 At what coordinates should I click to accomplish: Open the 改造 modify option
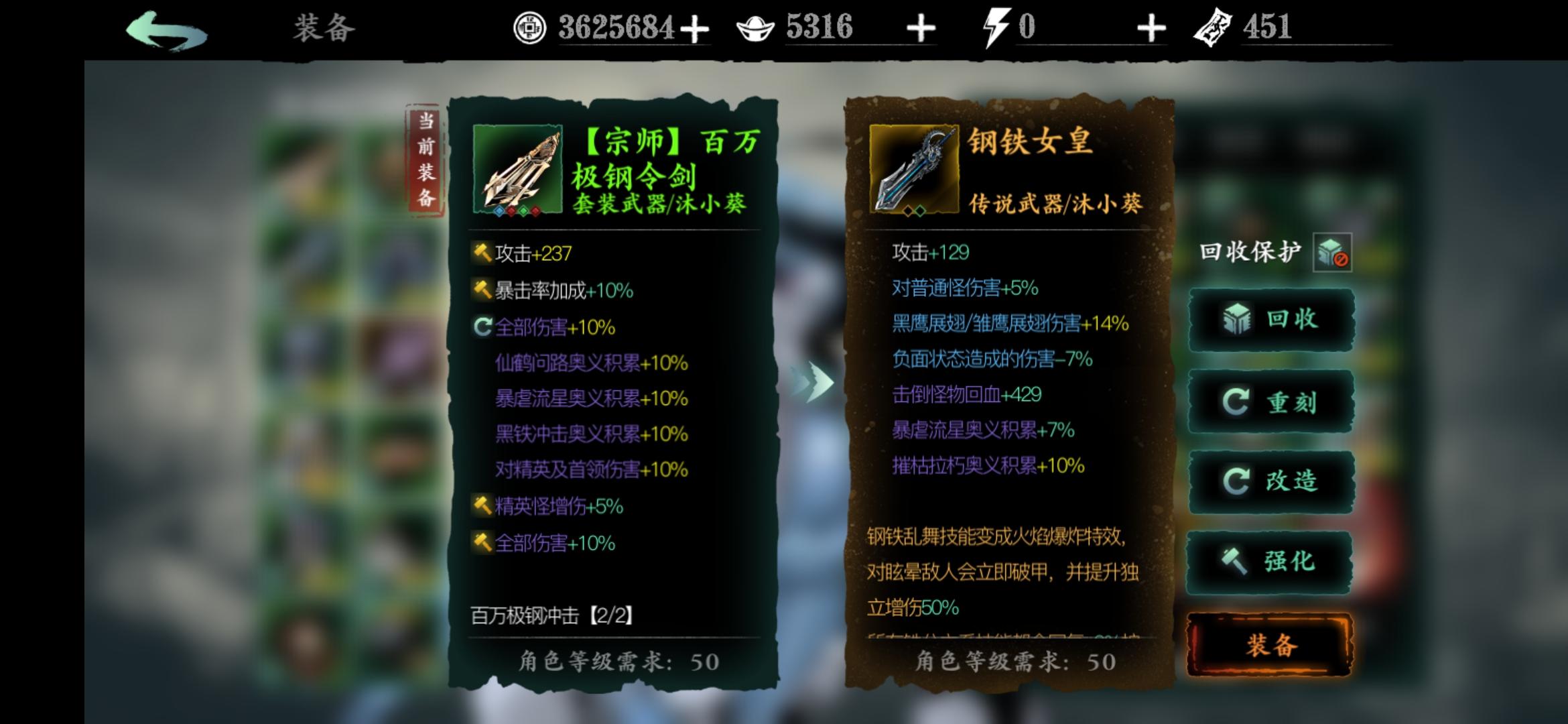(1238, 481)
